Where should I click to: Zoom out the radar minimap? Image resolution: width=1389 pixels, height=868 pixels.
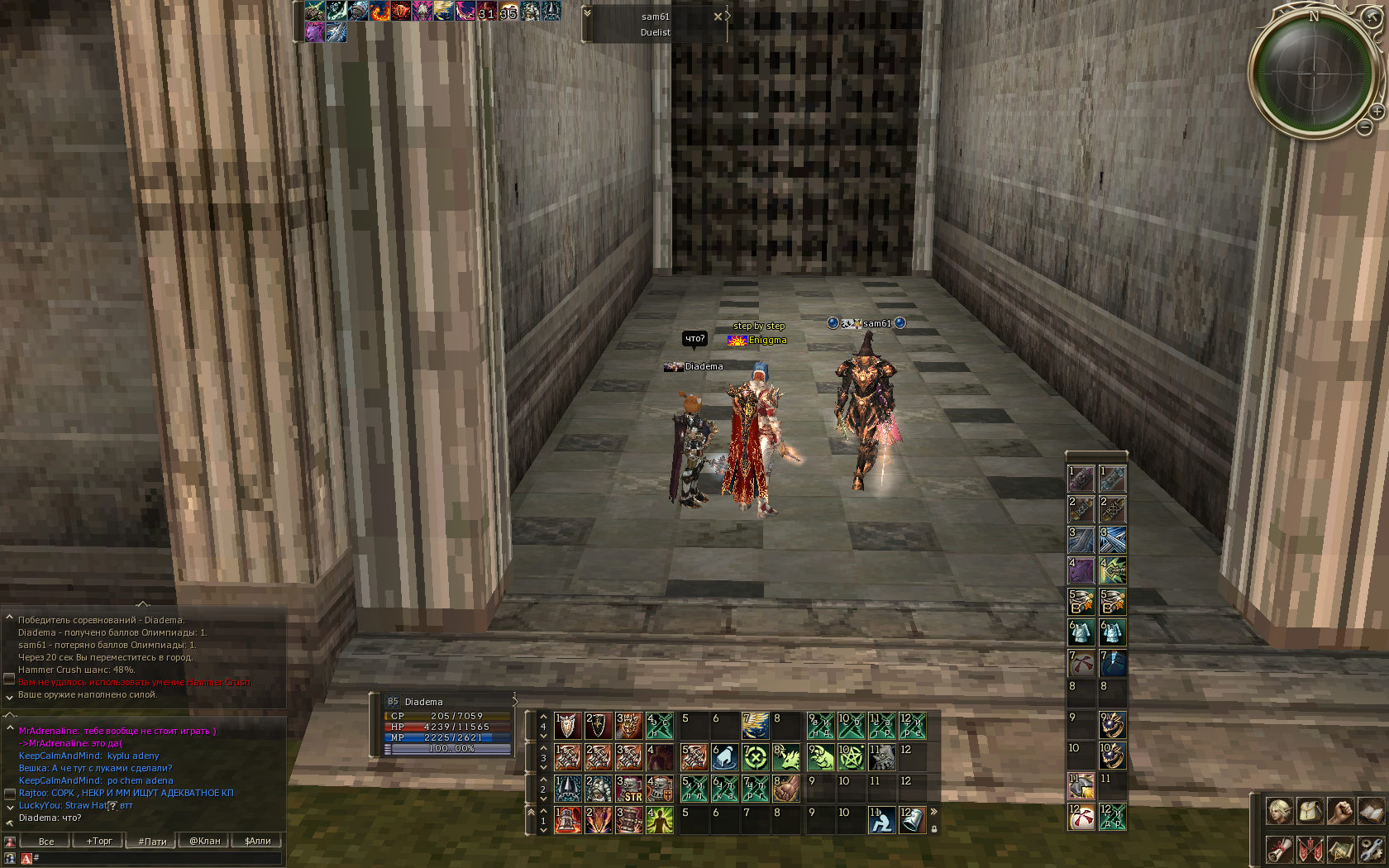coord(1365,127)
